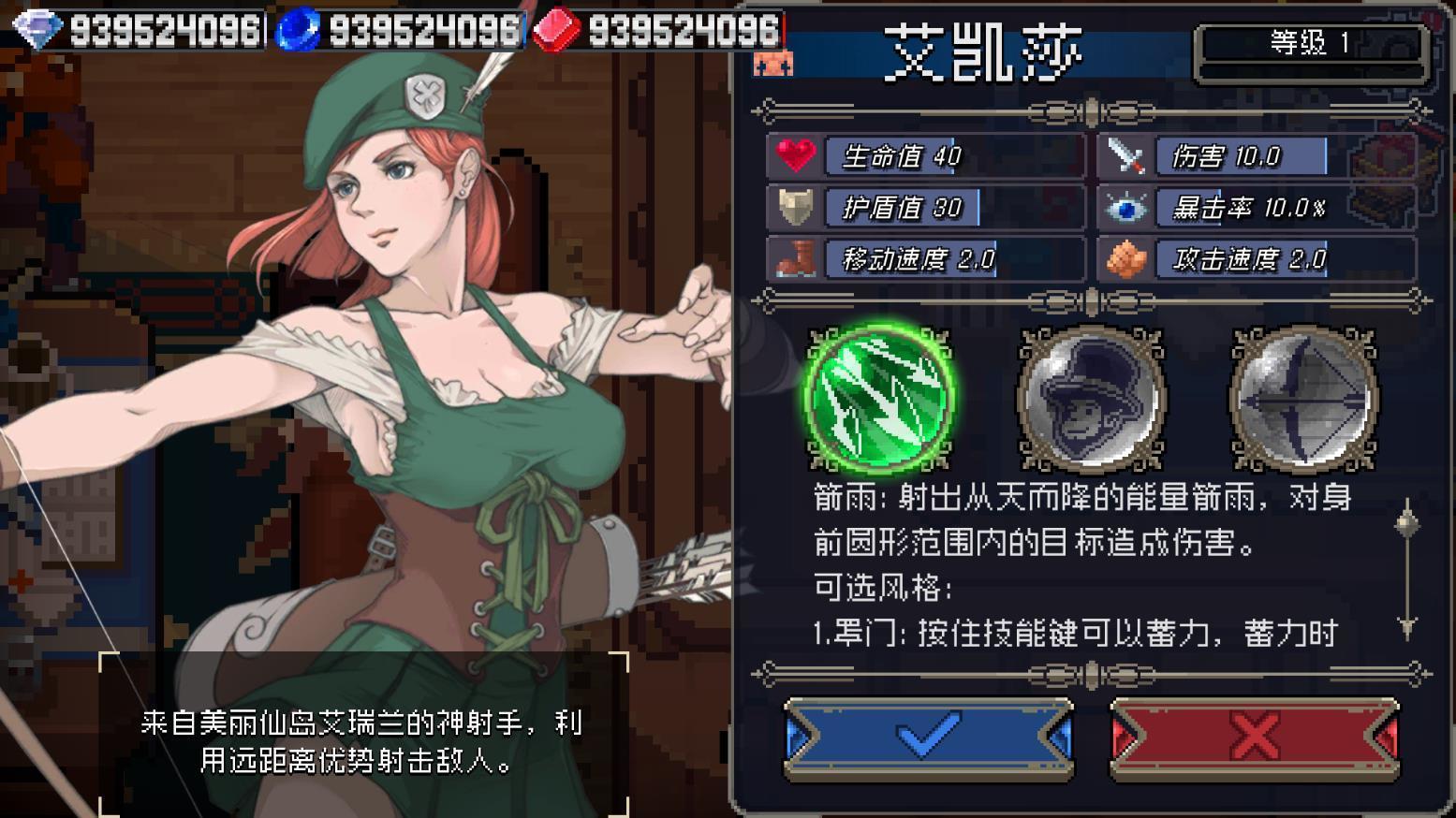Click the fist icon for 攻击速度

tap(1128, 257)
